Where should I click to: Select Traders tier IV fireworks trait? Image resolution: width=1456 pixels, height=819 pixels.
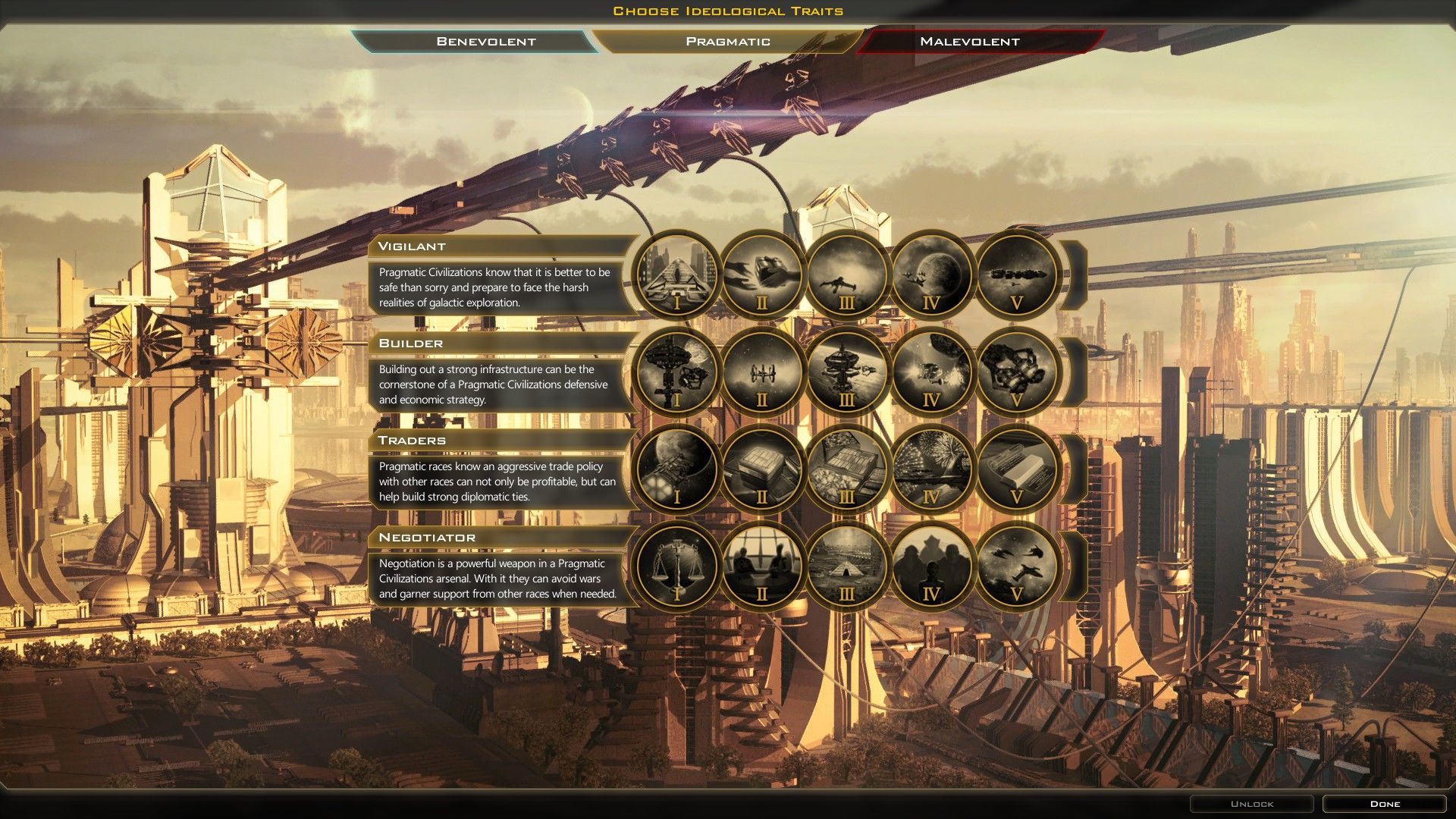931,469
